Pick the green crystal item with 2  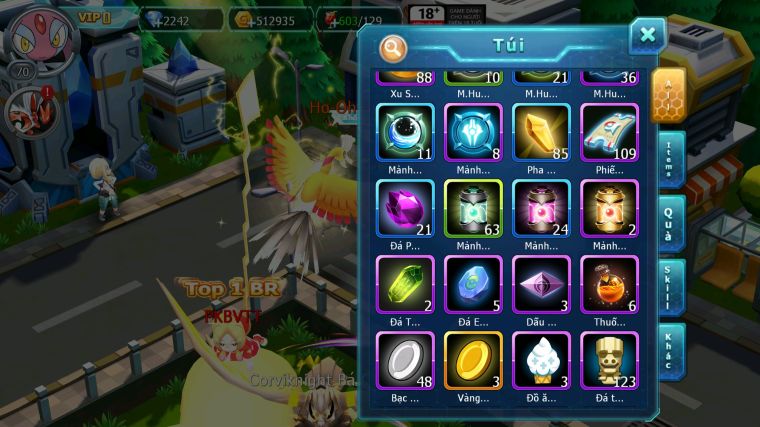pyautogui.click(x=404, y=284)
